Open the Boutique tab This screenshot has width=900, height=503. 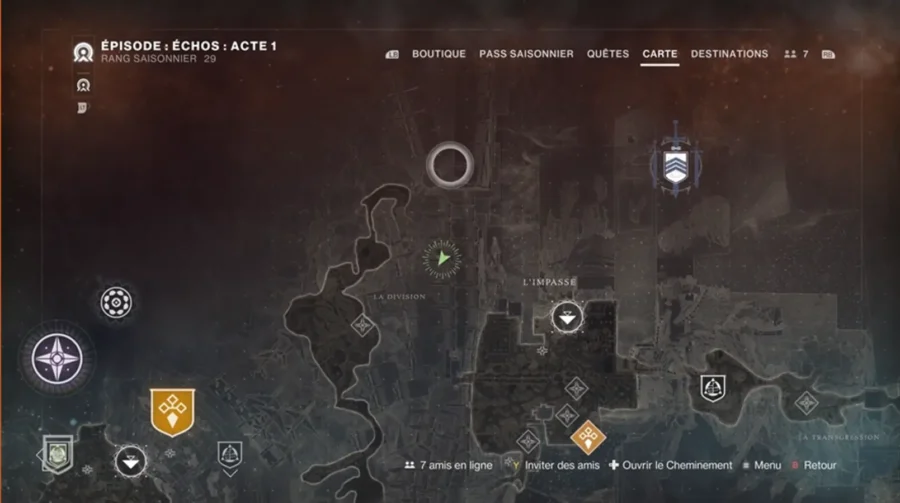tap(438, 54)
